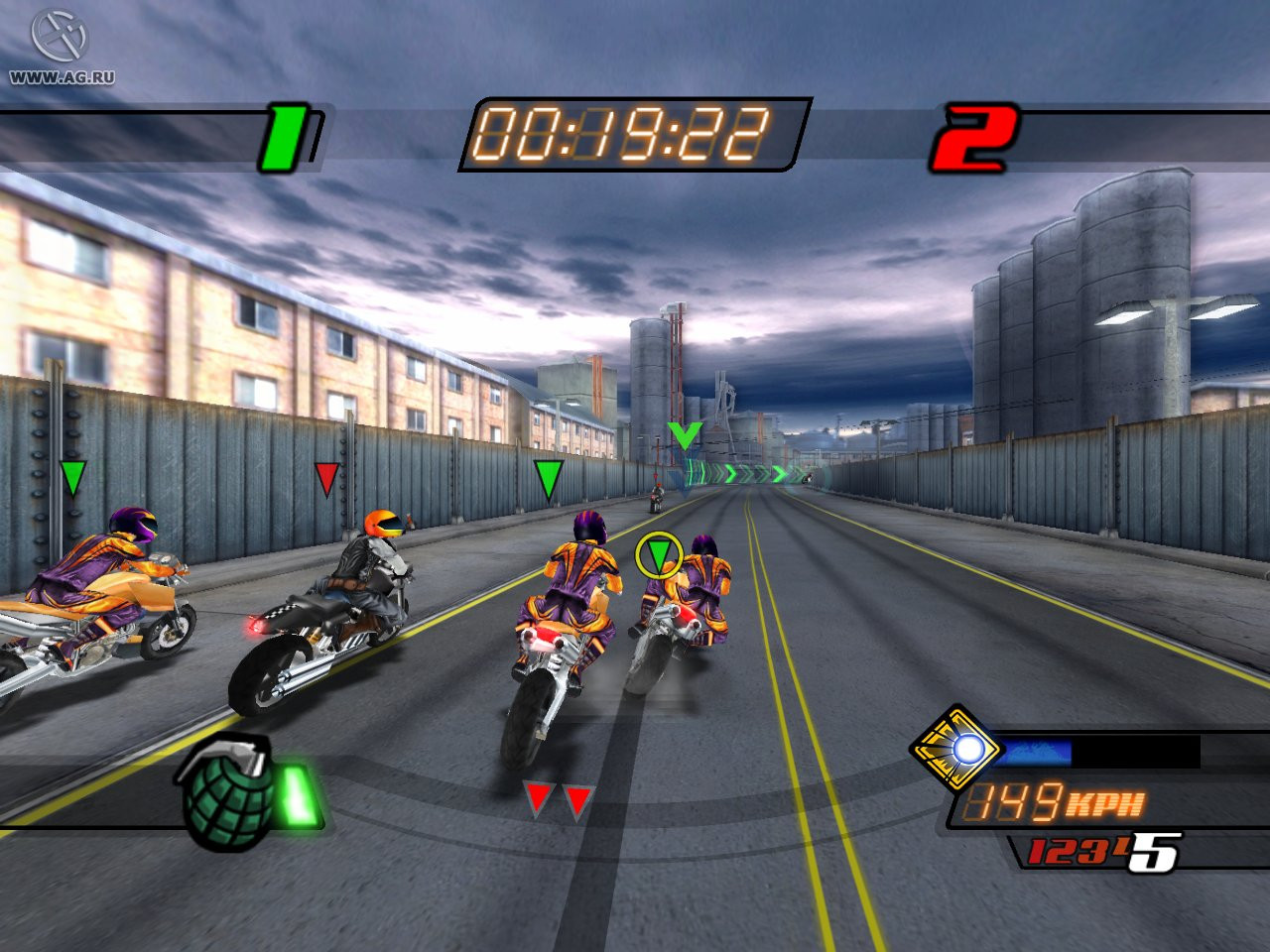The image size is (1270, 952).
Task: Click the yellow circled target lock marker
Action: click(659, 554)
